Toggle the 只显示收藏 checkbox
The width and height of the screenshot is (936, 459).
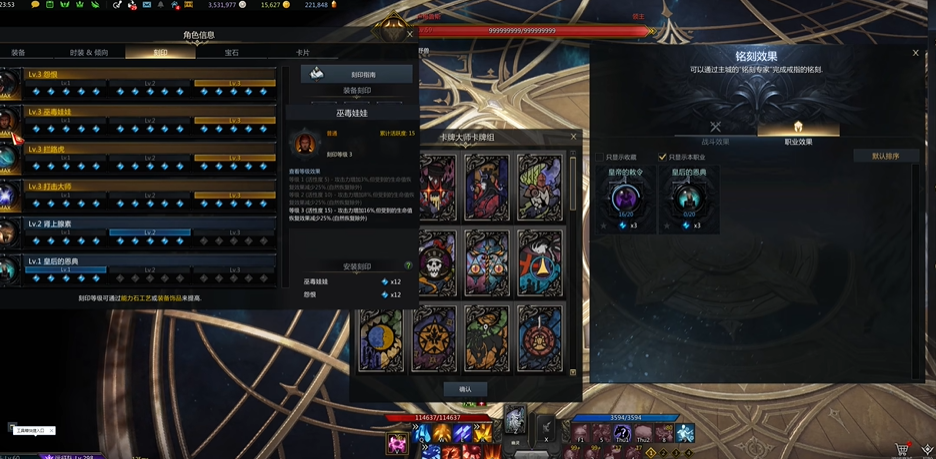[600, 157]
